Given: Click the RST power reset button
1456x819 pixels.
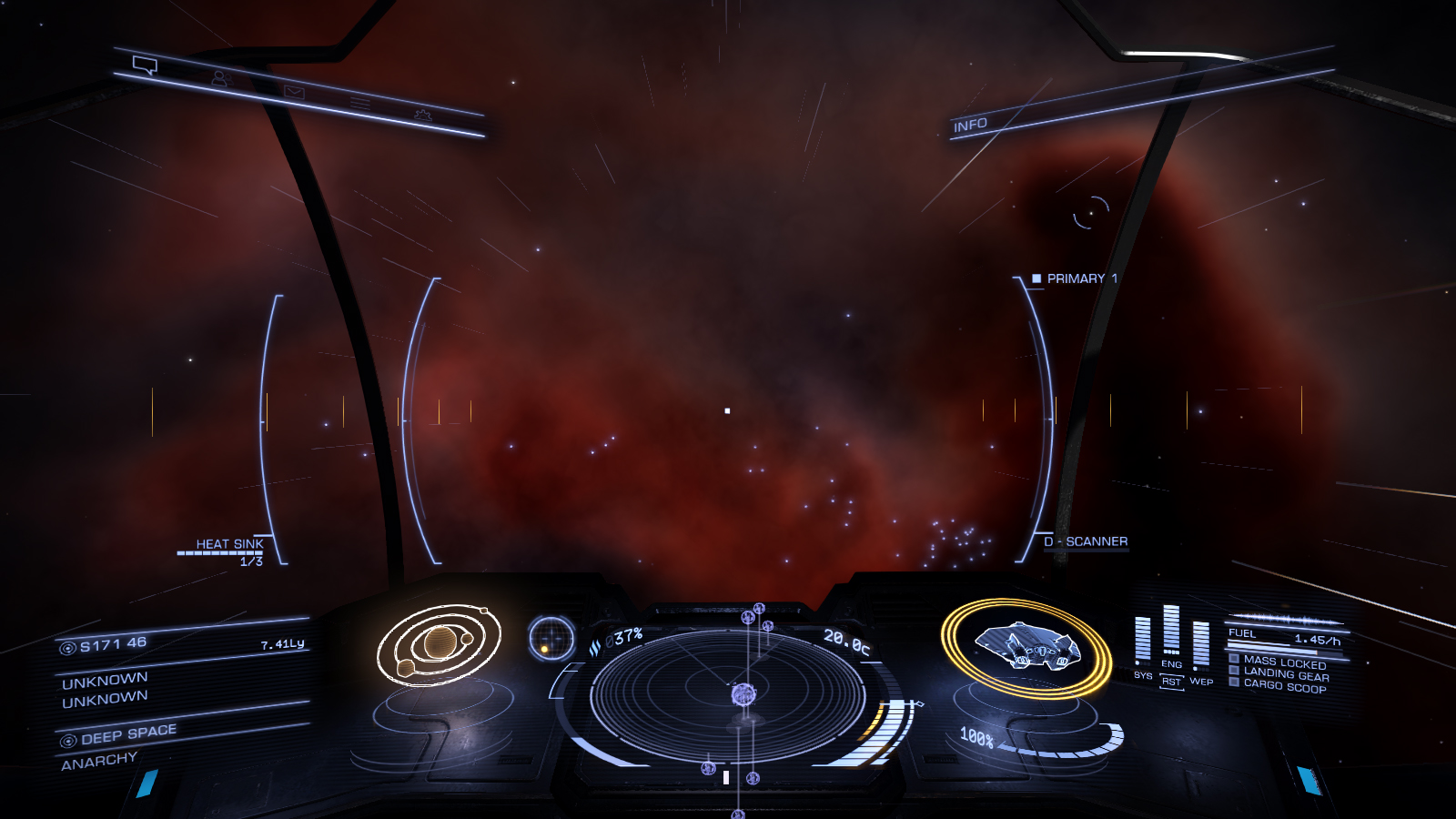Looking at the screenshot, I should 1171,682.
